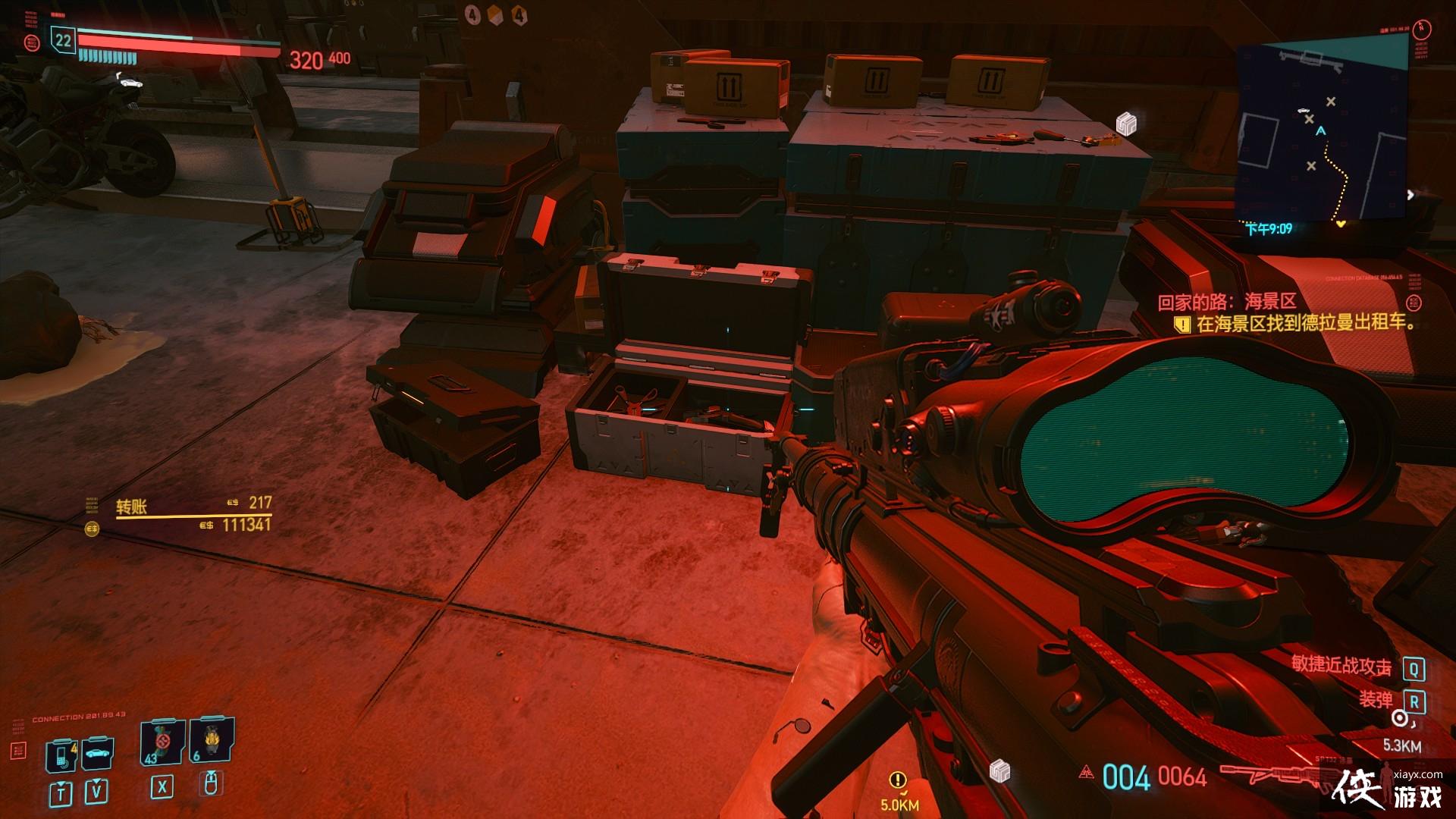Click the yellow objective 在海景区找到德拉曼出租车

point(1304,324)
